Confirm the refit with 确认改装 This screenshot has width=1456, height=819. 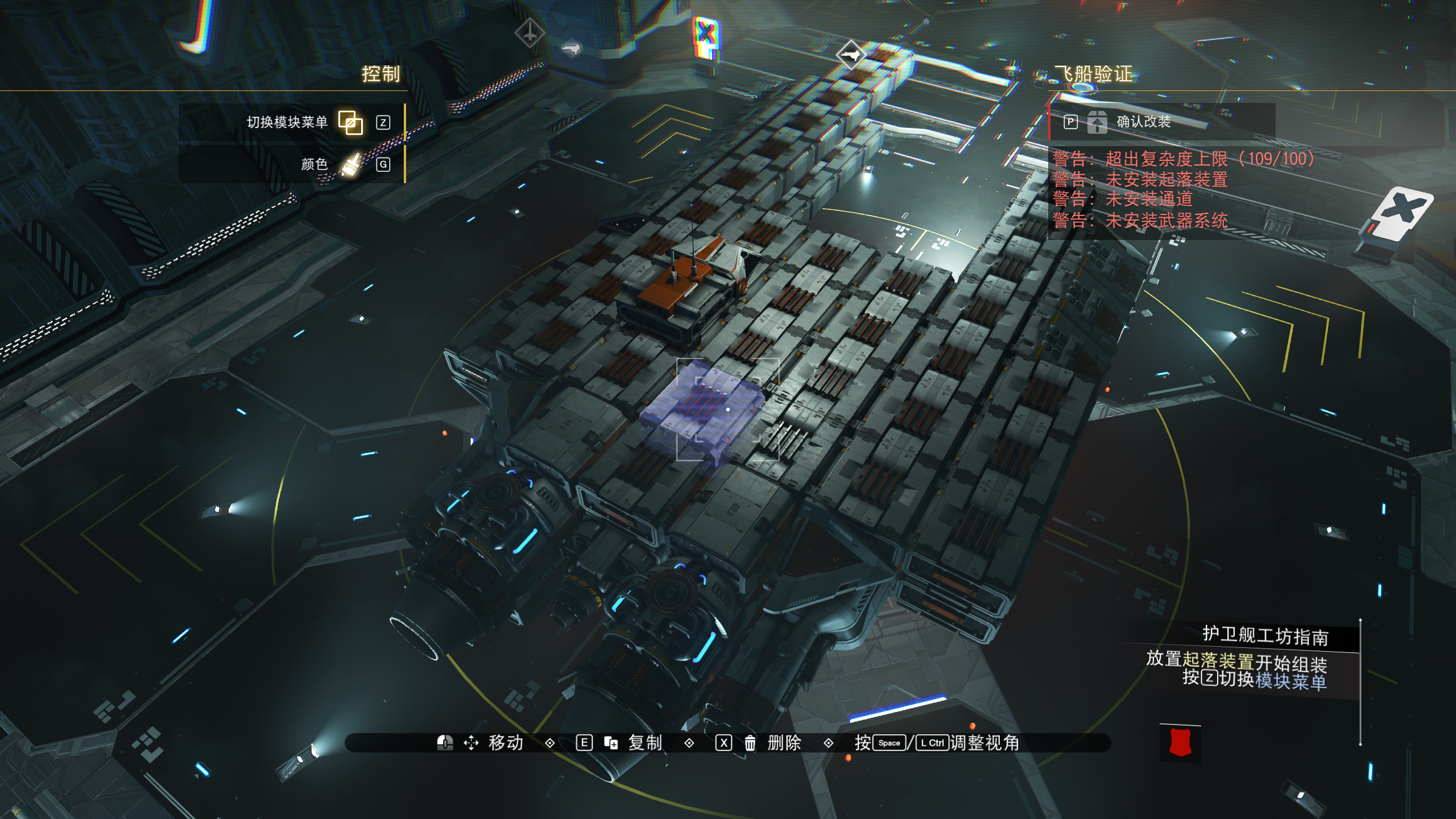coord(1143,122)
